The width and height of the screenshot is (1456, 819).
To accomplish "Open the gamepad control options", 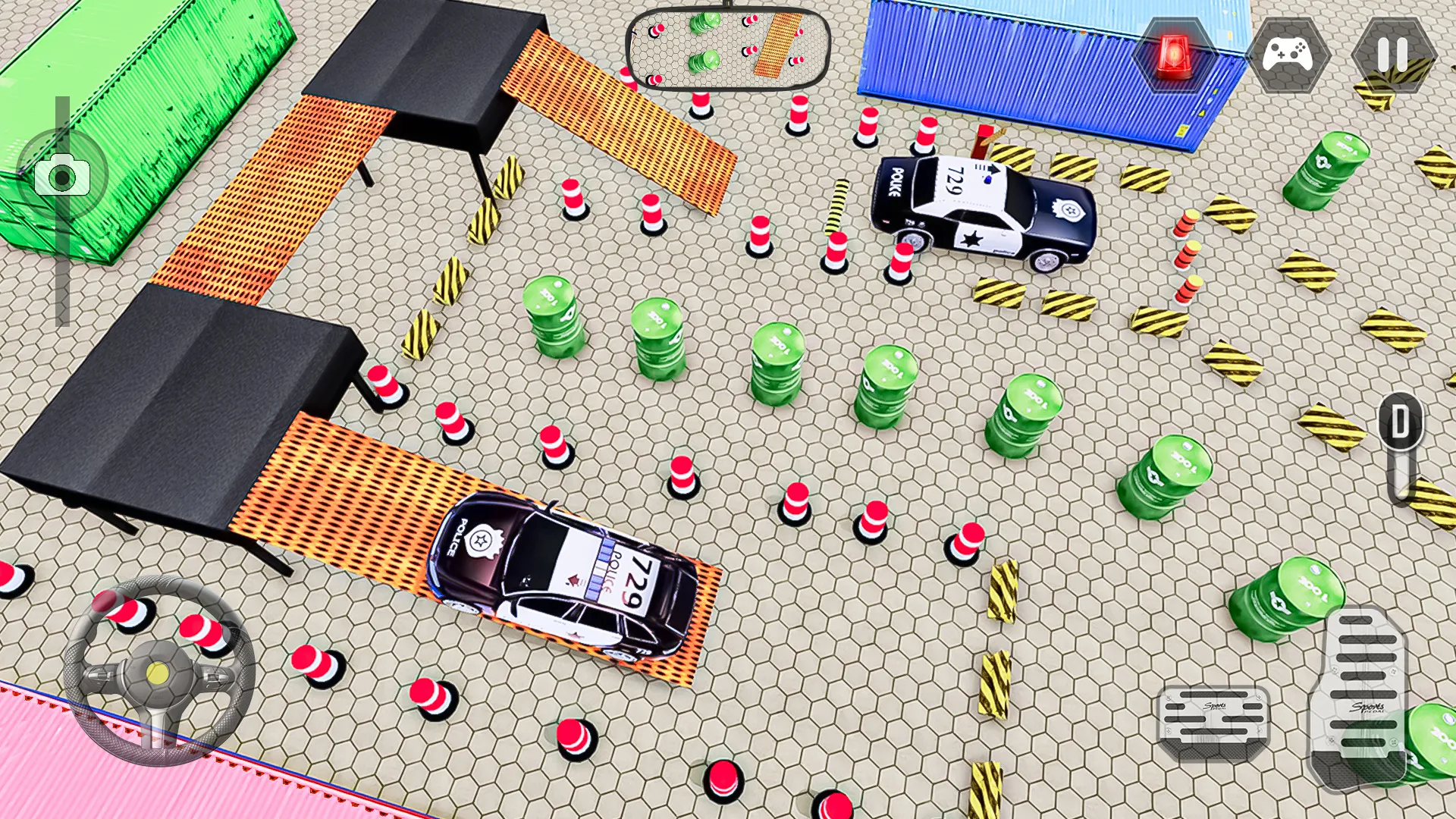I will pos(1287,54).
